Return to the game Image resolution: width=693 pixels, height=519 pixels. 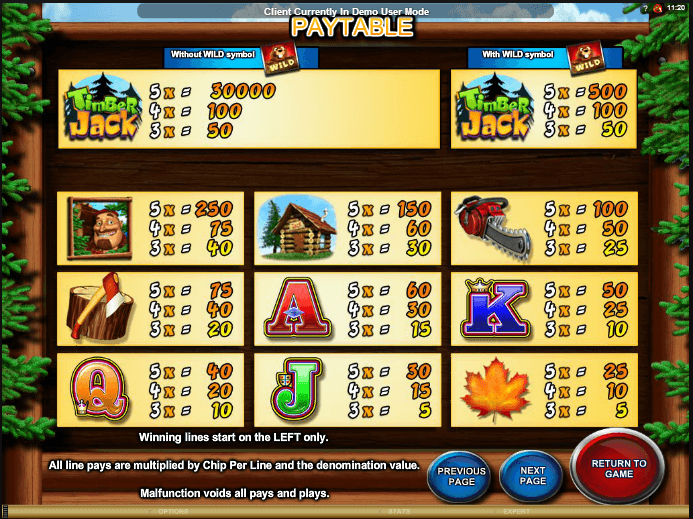(619, 469)
